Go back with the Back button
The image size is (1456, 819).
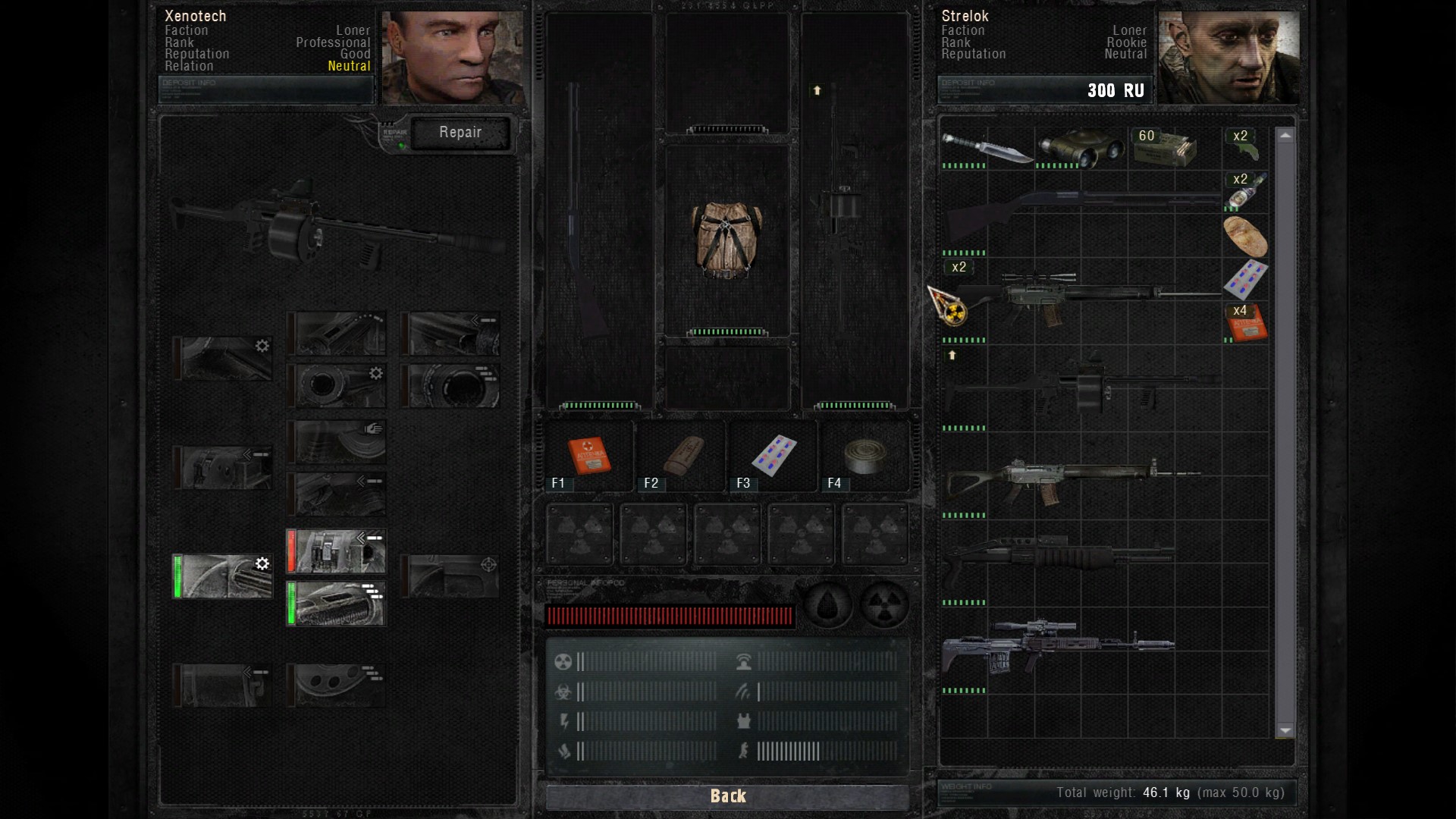727,795
